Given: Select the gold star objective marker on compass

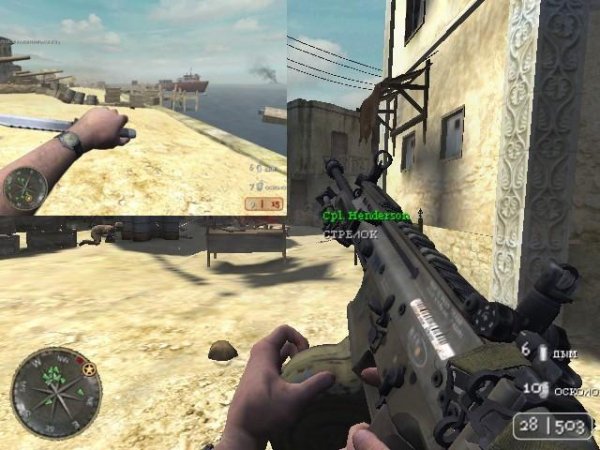Looking at the screenshot, I should pyautogui.click(x=89, y=370).
